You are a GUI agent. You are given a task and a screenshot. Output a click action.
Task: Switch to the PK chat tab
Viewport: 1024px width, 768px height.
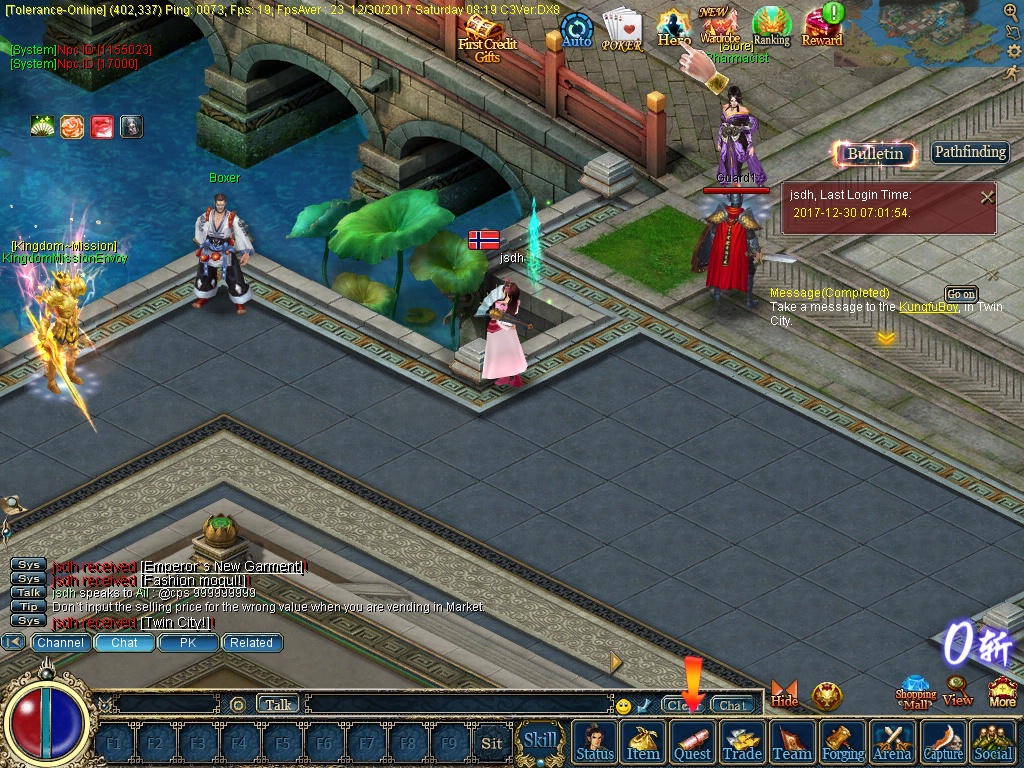(x=188, y=643)
